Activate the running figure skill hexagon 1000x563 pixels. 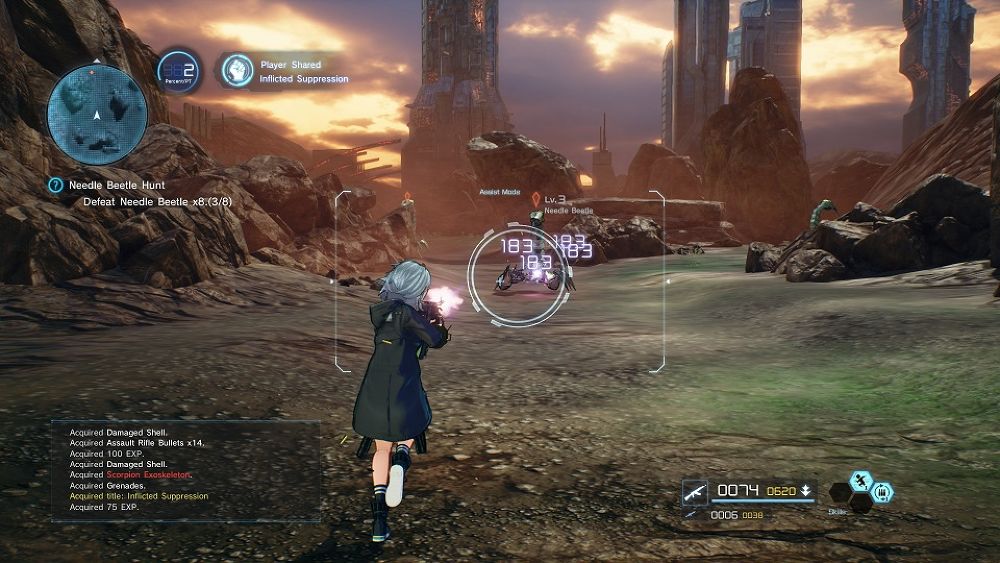click(x=862, y=481)
